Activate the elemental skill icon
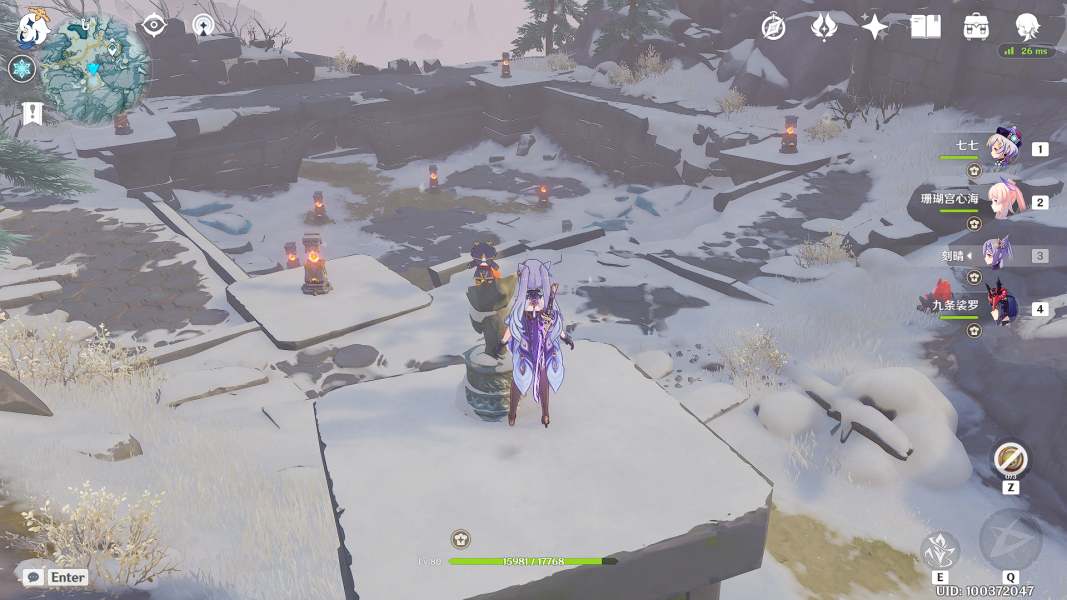Image resolution: width=1067 pixels, height=600 pixels. (x=940, y=549)
